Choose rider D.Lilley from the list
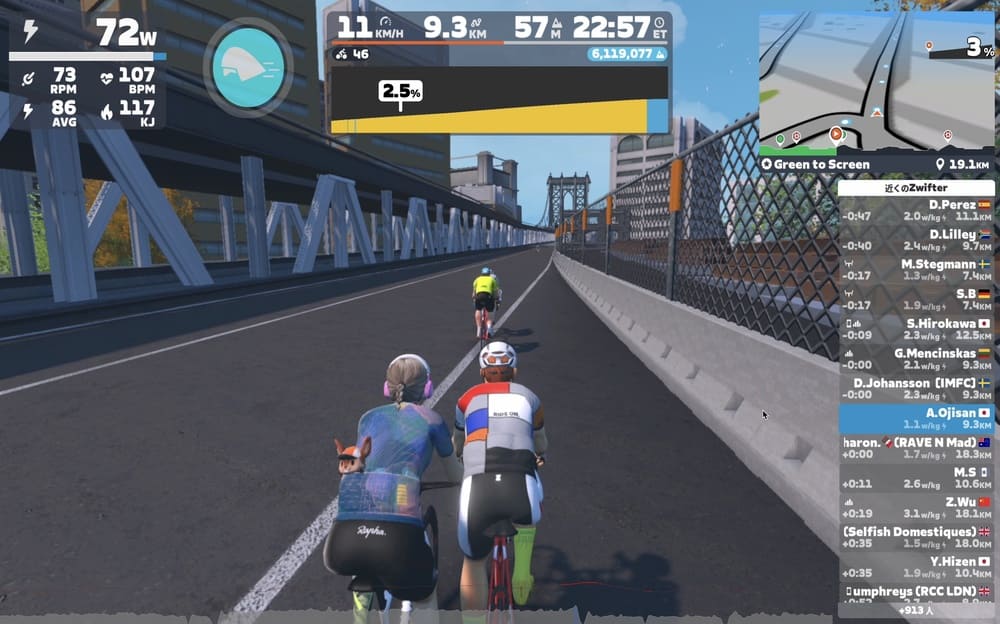Image resolution: width=1000 pixels, height=624 pixels. (x=916, y=239)
